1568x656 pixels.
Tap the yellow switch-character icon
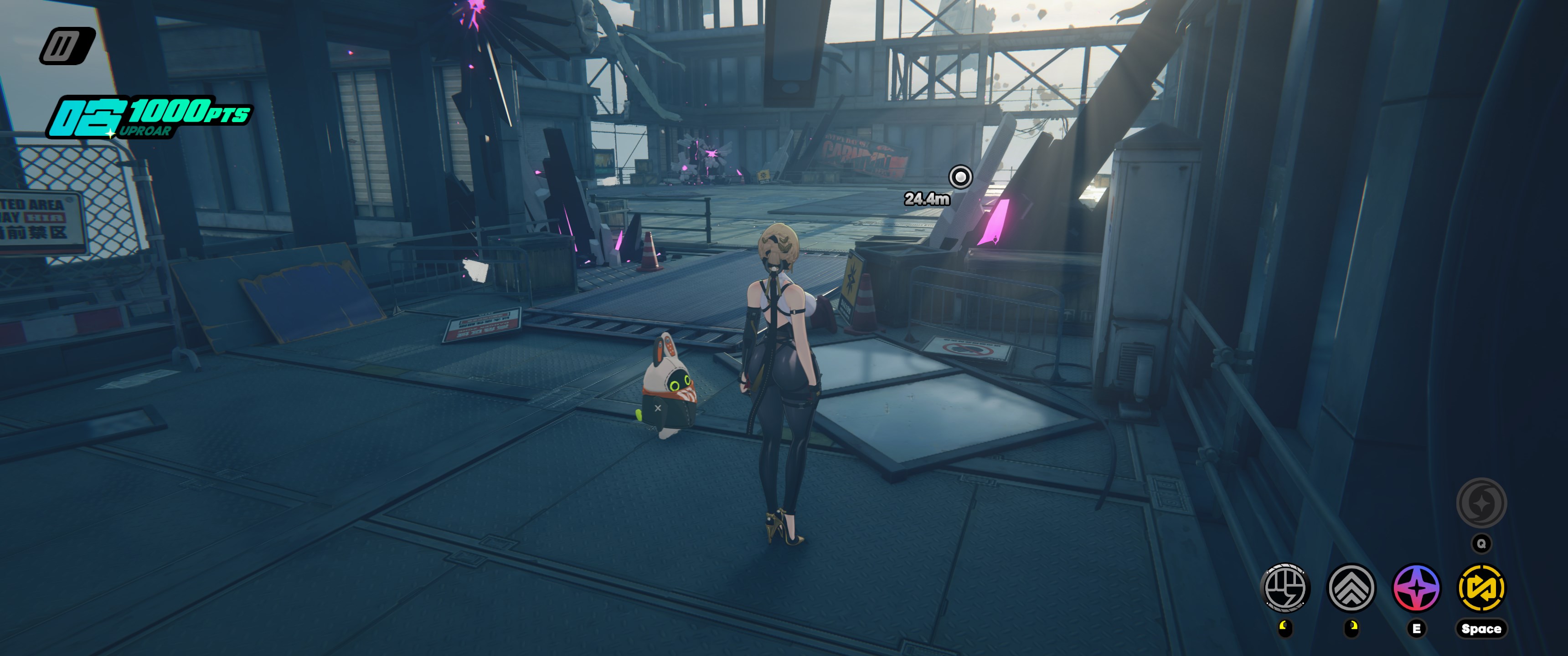pyautogui.click(x=1481, y=588)
